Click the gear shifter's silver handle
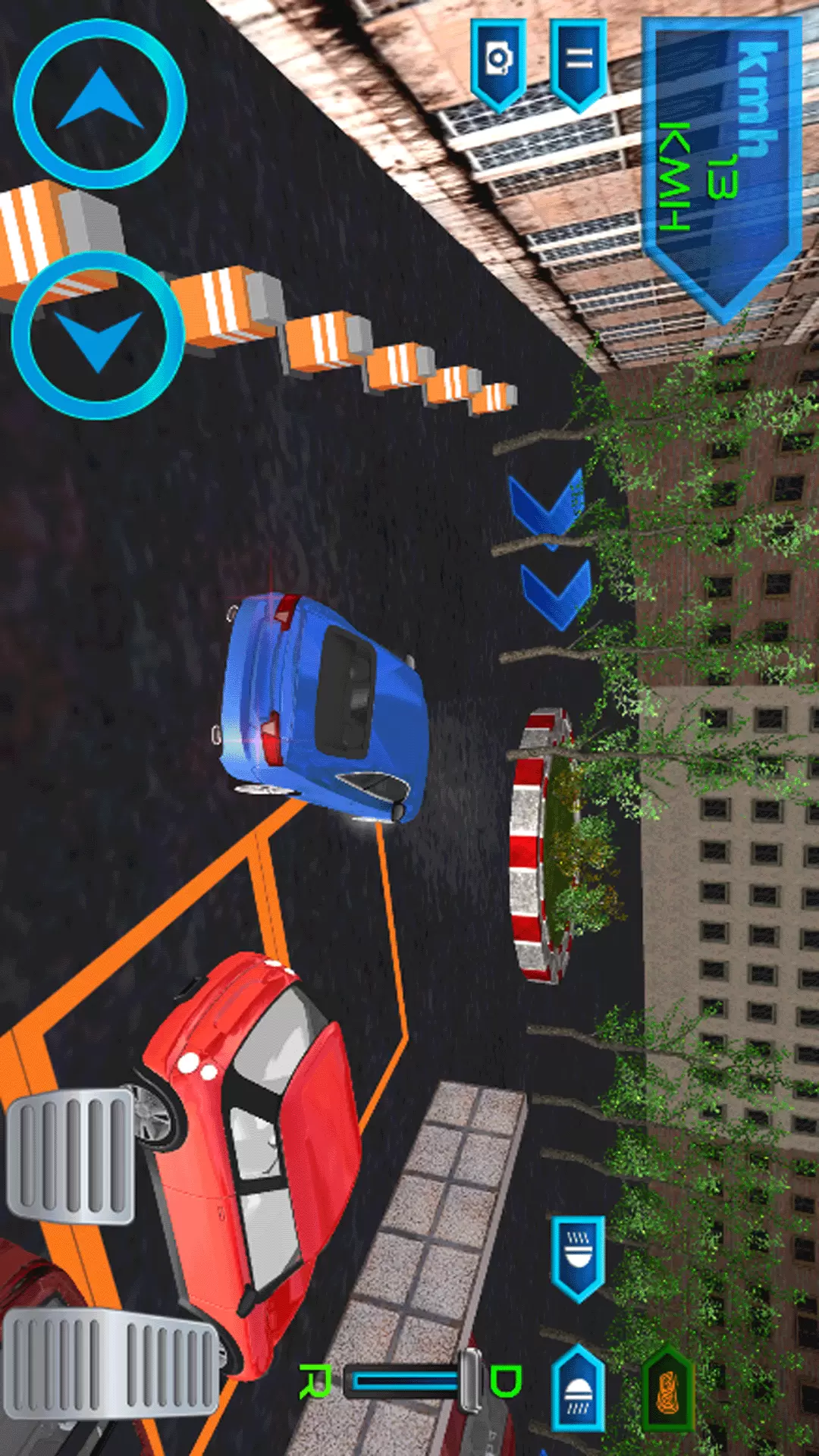Viewport: 819px width, 1456px height. click(x=471, y=1380)
